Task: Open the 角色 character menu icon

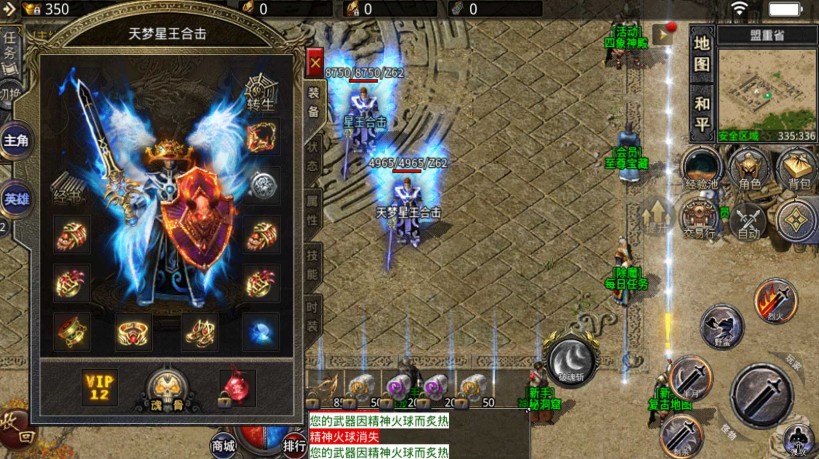Action: tap(749, 169)
